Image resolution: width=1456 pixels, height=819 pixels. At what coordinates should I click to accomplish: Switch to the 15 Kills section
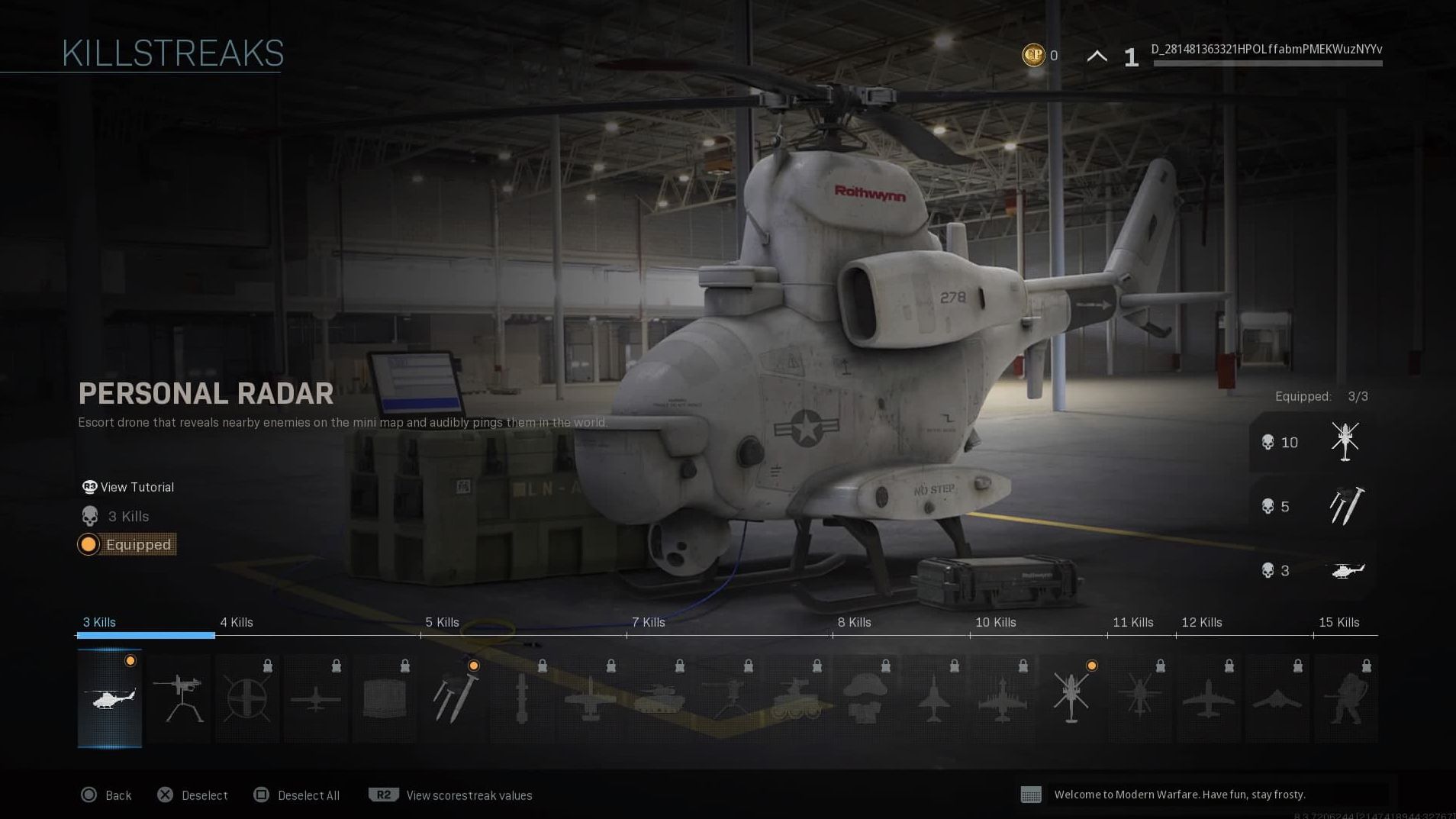1341,622
